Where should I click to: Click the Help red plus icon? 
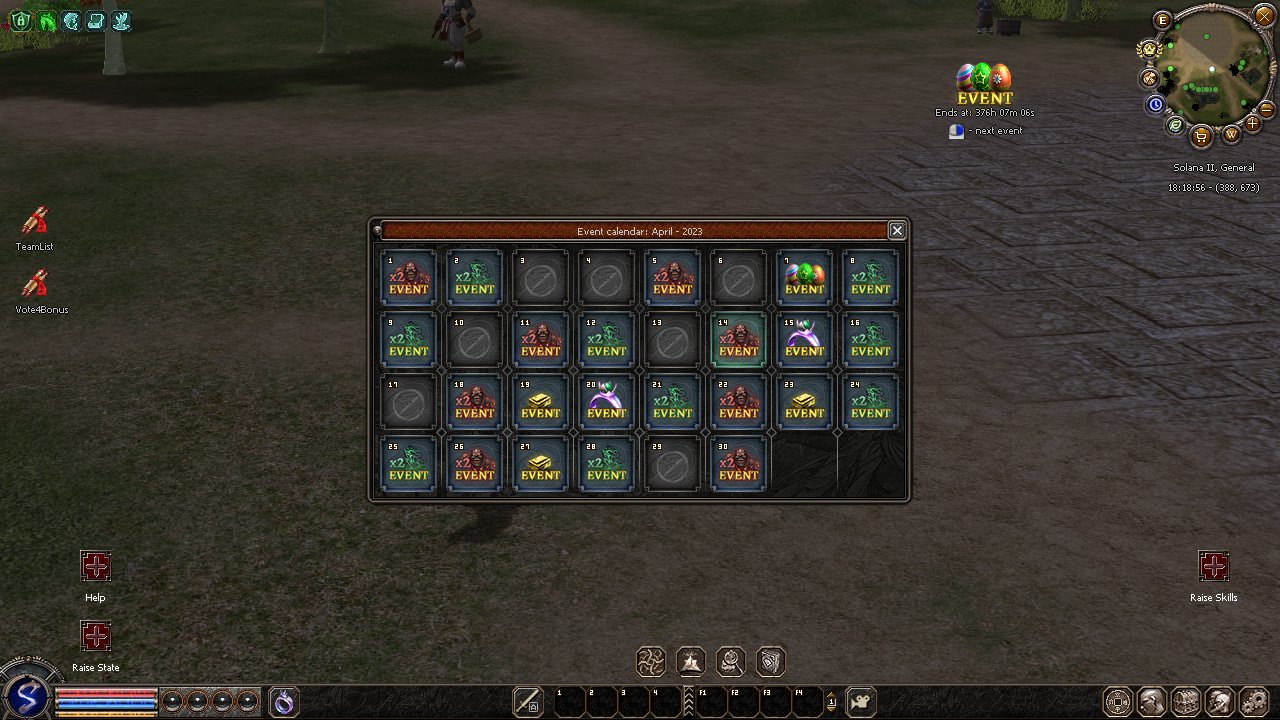[x=96, y=567]
